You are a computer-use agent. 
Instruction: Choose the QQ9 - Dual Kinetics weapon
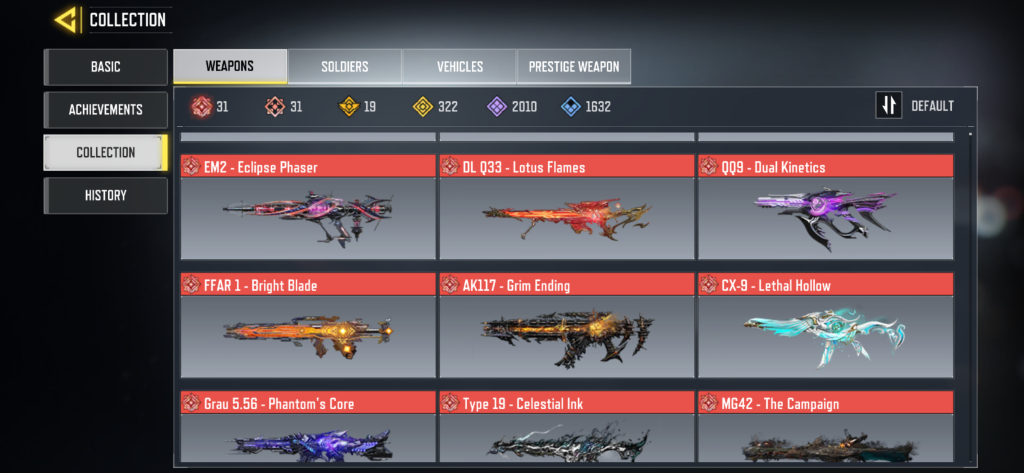[x=825, y=208]
